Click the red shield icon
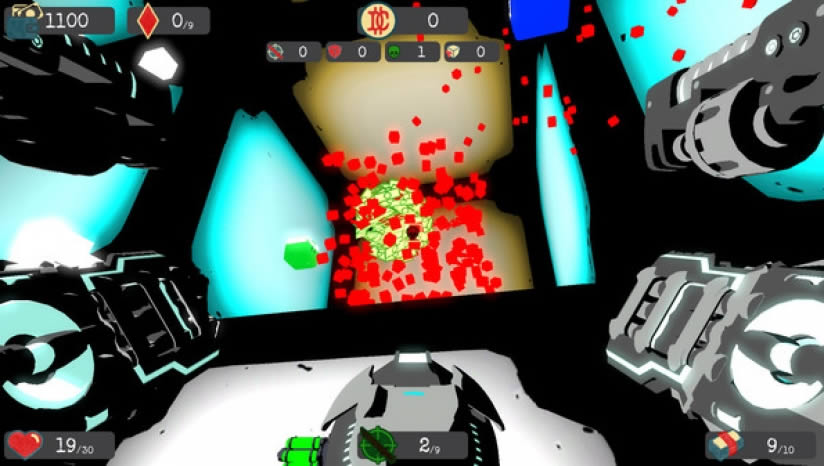 (336, 51)
